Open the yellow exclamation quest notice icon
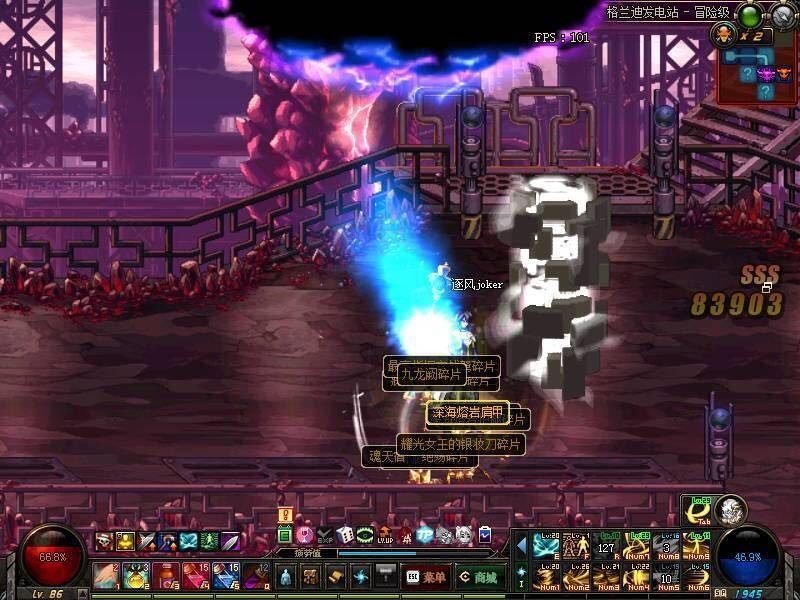This screenshot has width=800, height=600. pyautogui.click(x=285, y=516)
